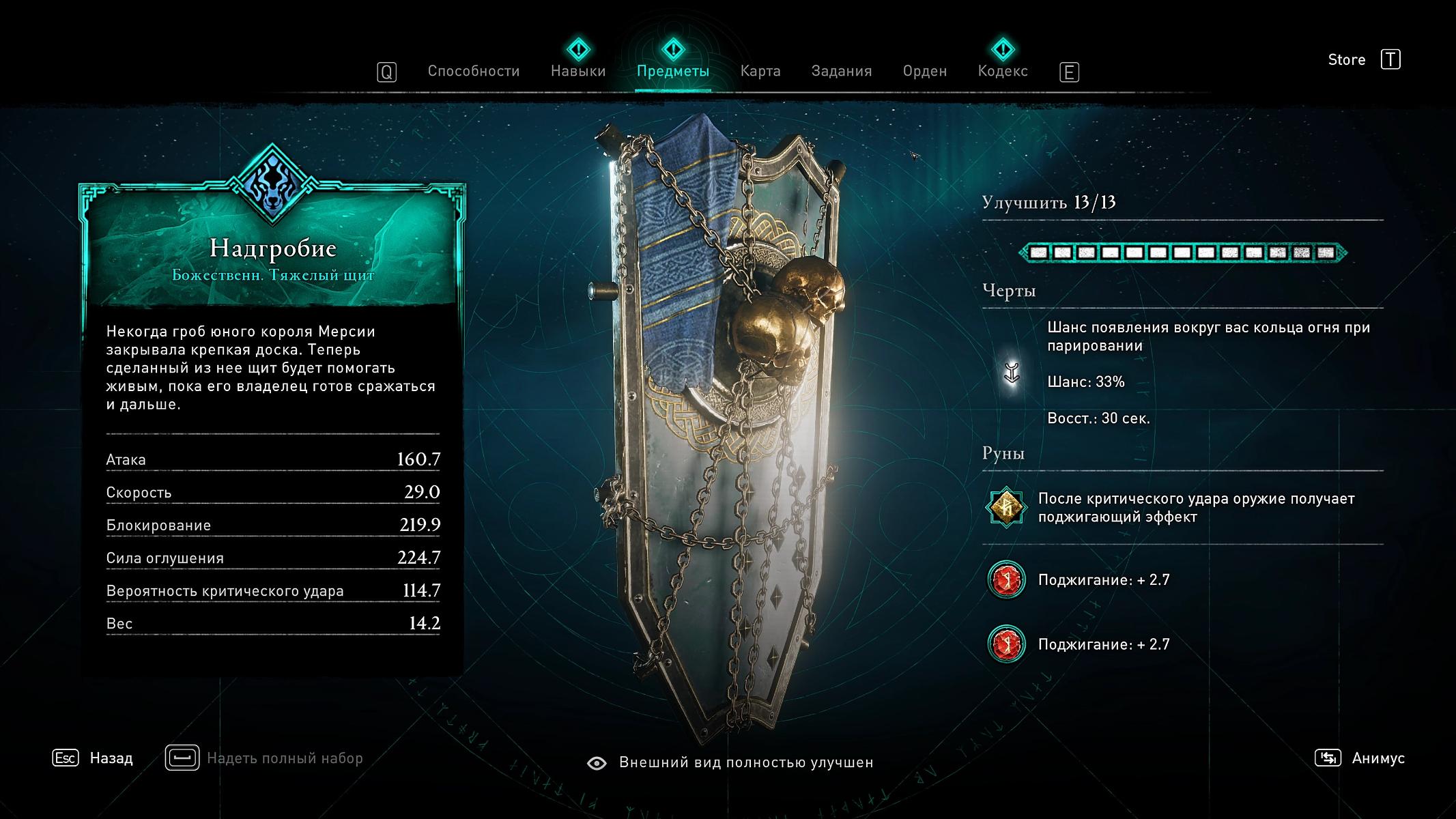1456x819 pixels.
Task: Open the Орден tab
Action: 924,71
